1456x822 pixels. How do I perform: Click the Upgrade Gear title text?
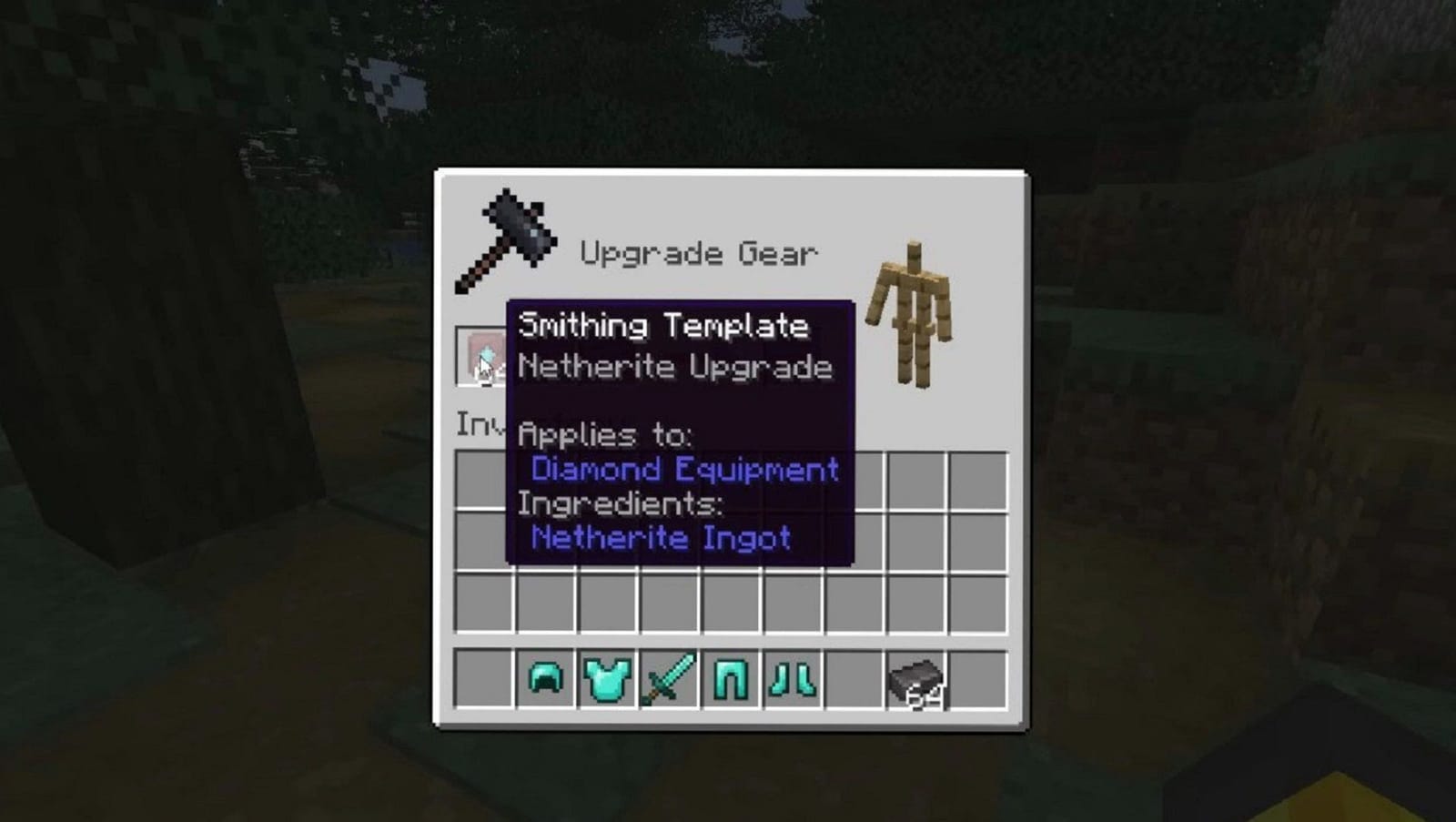pyautogui.click(x=701, y=252)
